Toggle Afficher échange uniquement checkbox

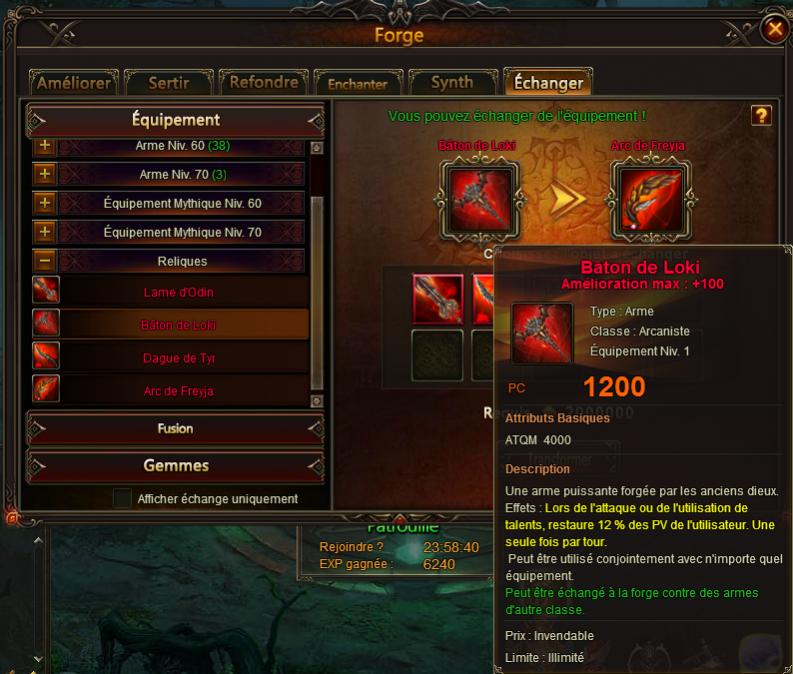pyautogui.click(x=122, y=498)
